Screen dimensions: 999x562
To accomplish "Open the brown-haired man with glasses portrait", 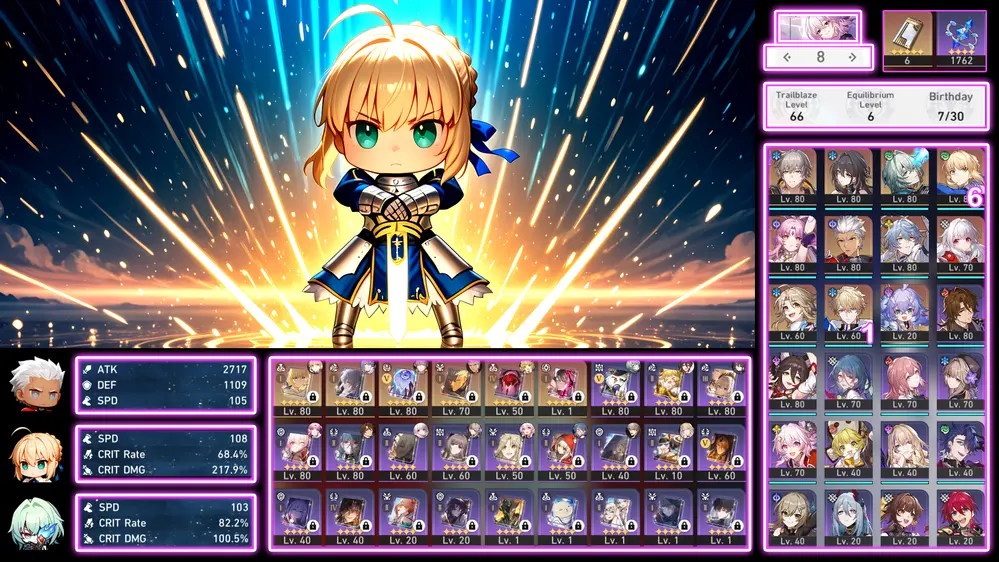I will click(x=960, y=312).
